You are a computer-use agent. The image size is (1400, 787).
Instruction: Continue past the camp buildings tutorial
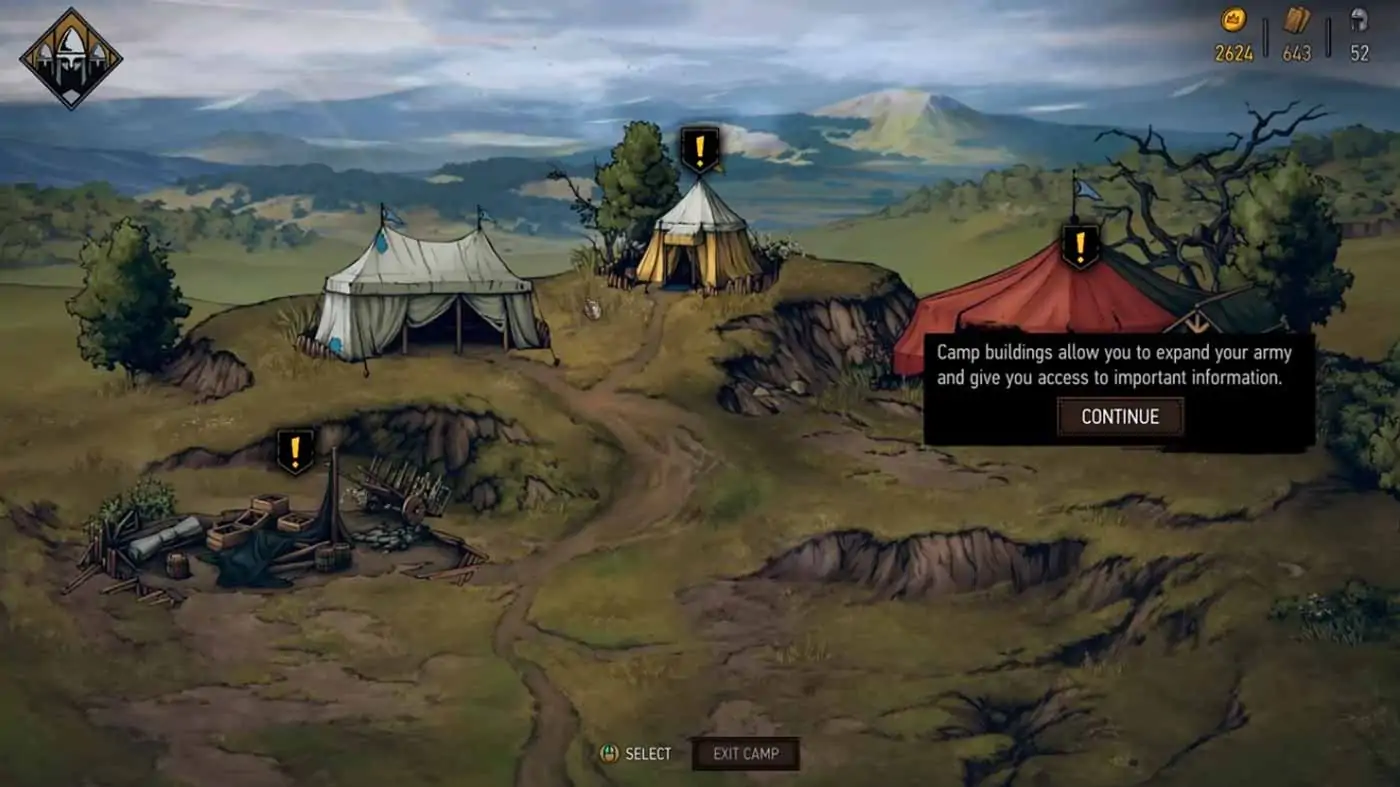click(1120, 417)
